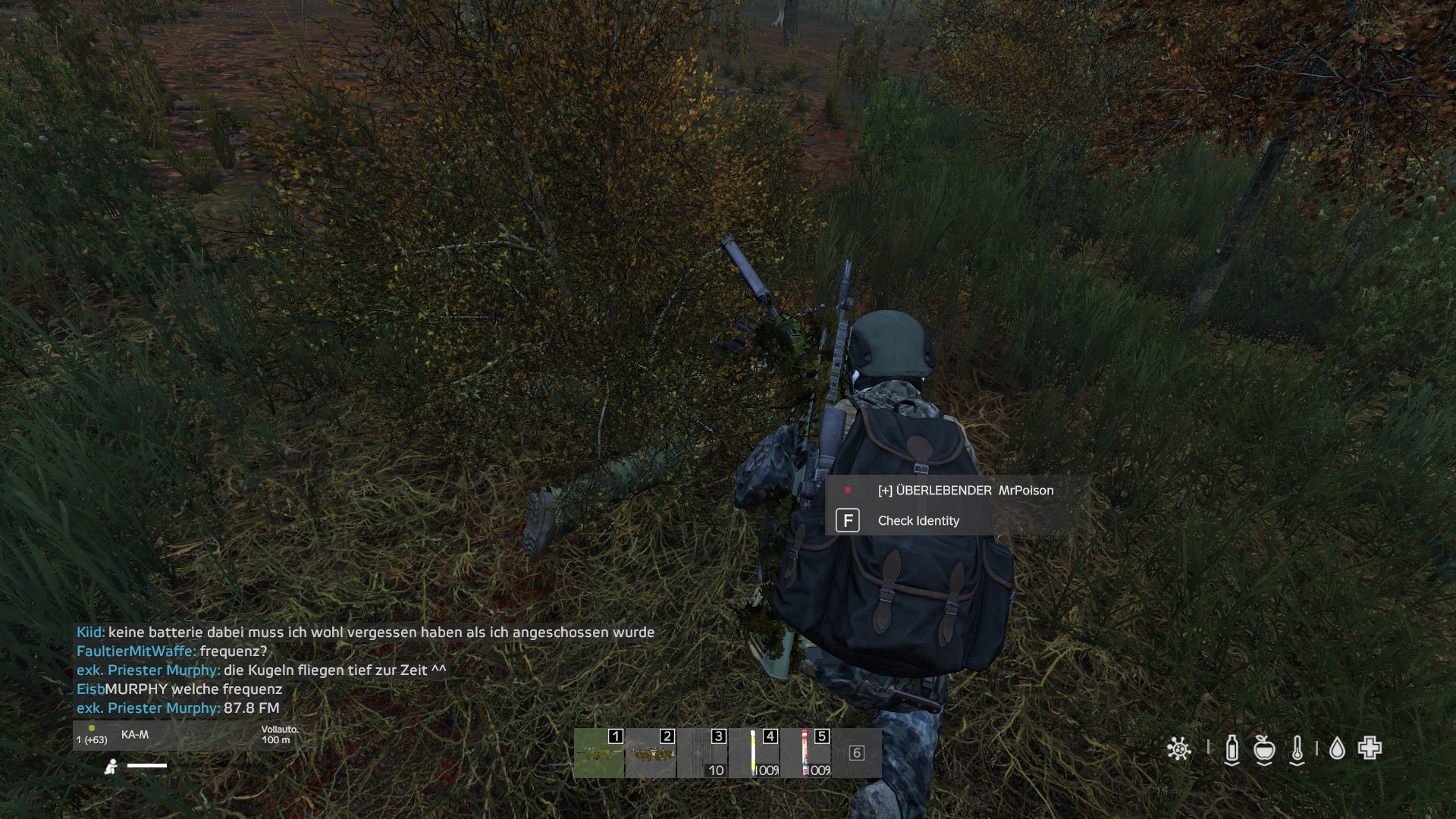The height and width of the screenshot is (819, 1456).
Task: Click the Check Identity action for MrPoison
Action: point(918,521)
